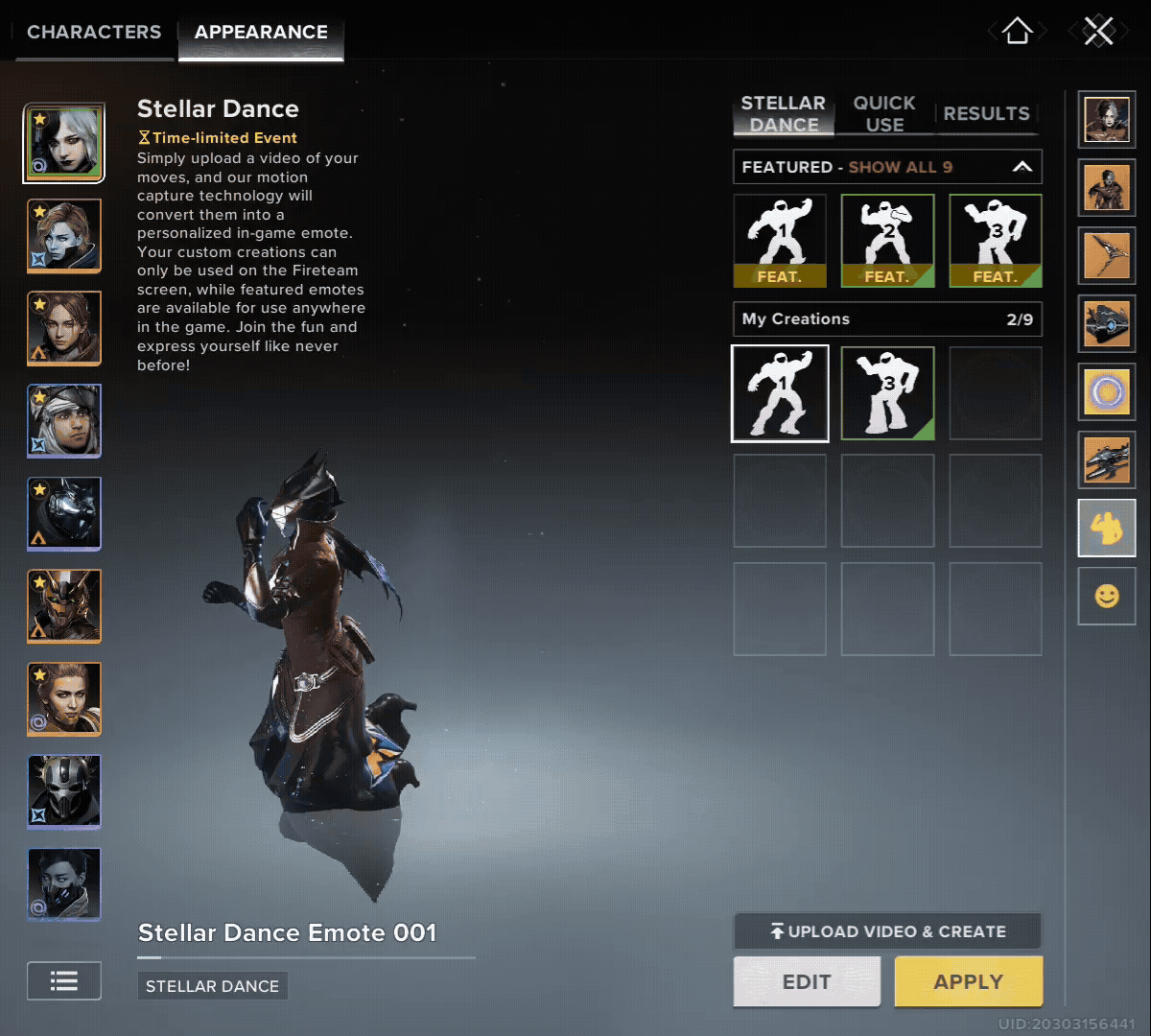Go to the home screen
This screenshot has width=1151, height=1036.
tap(1017, 32)
